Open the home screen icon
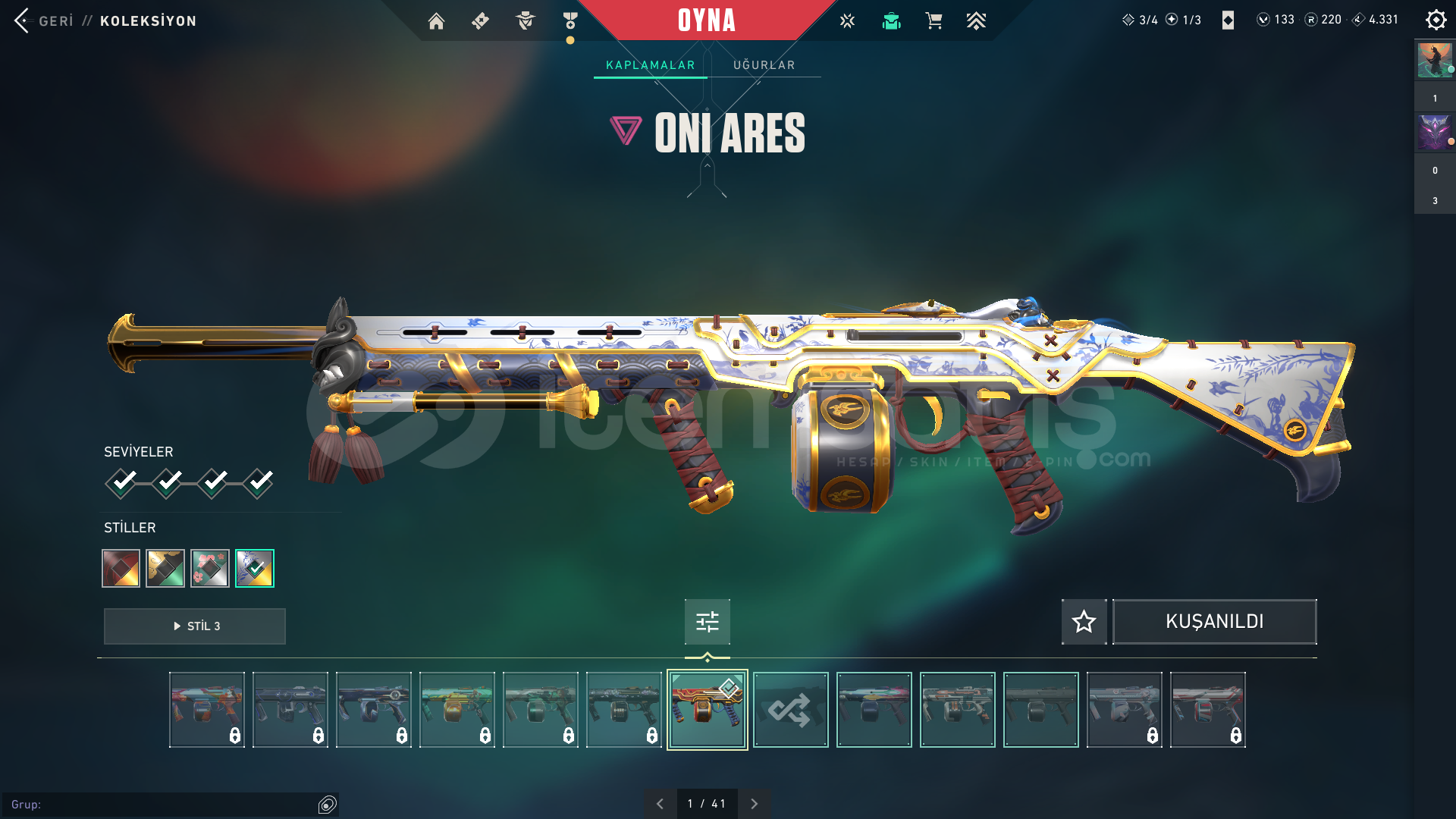Screen dimensions: 1456x819 436,21
